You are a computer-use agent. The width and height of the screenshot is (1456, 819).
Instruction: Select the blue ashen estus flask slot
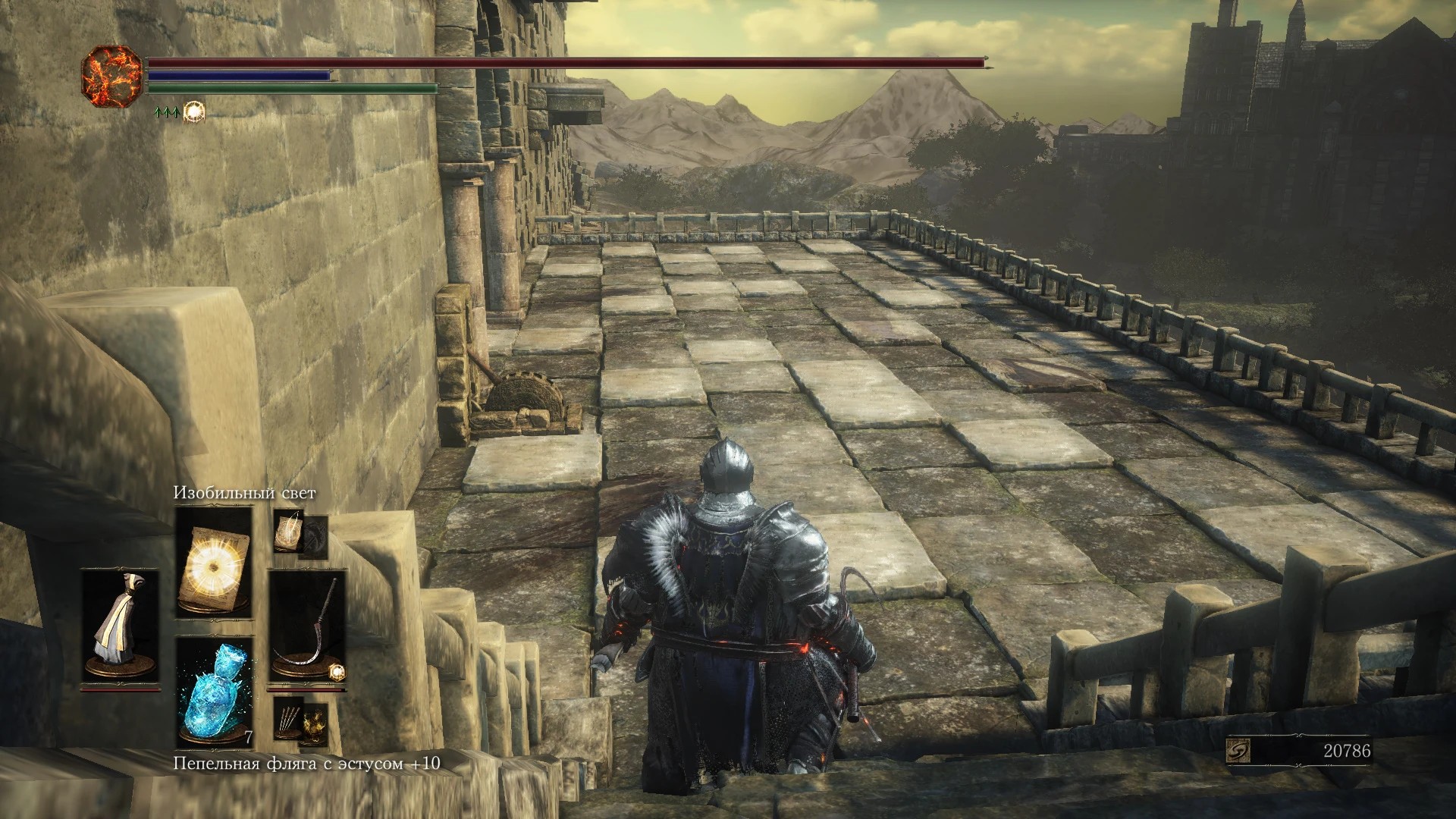click(214, 692)
